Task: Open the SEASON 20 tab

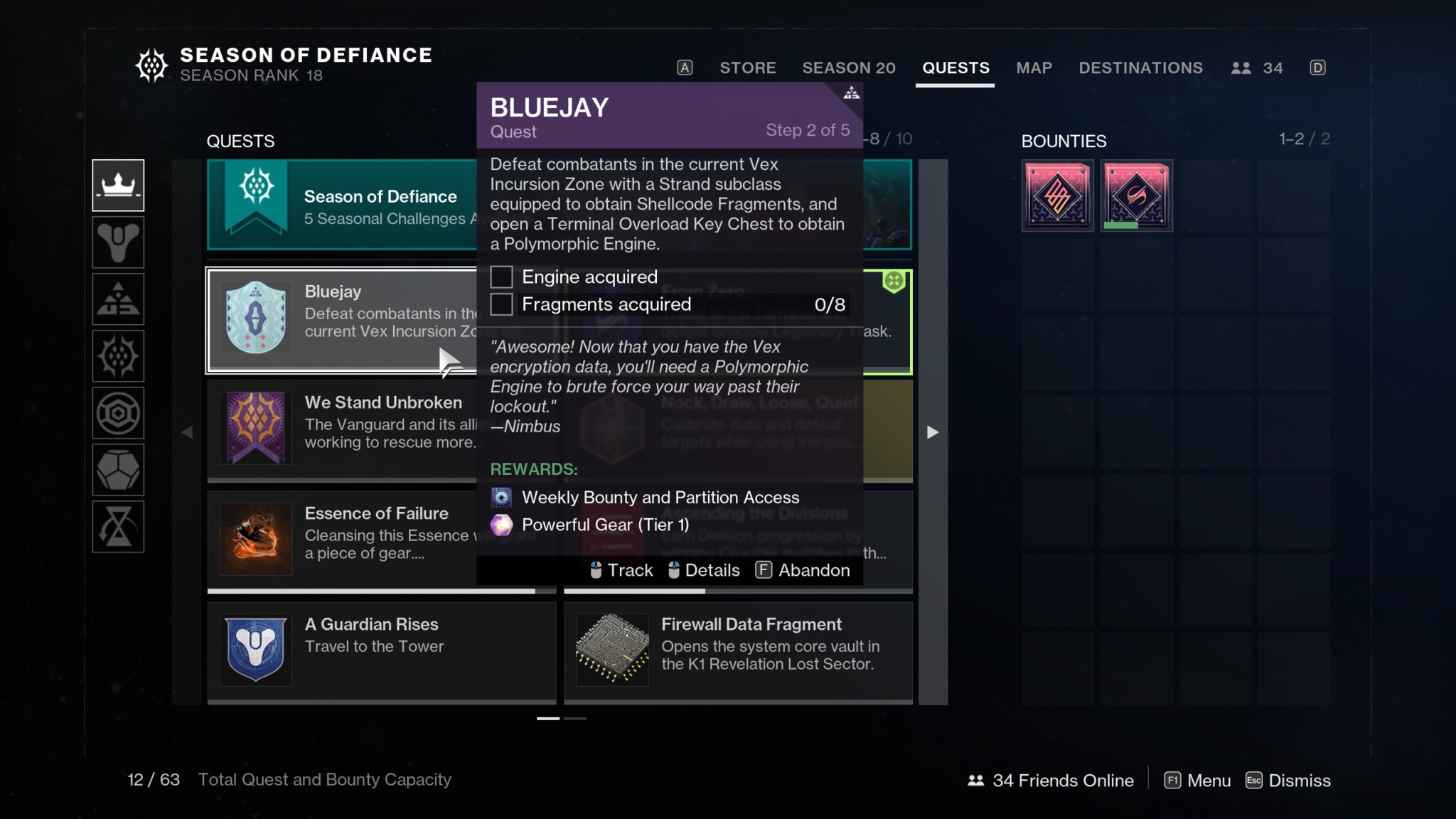Action: (849, 68)
